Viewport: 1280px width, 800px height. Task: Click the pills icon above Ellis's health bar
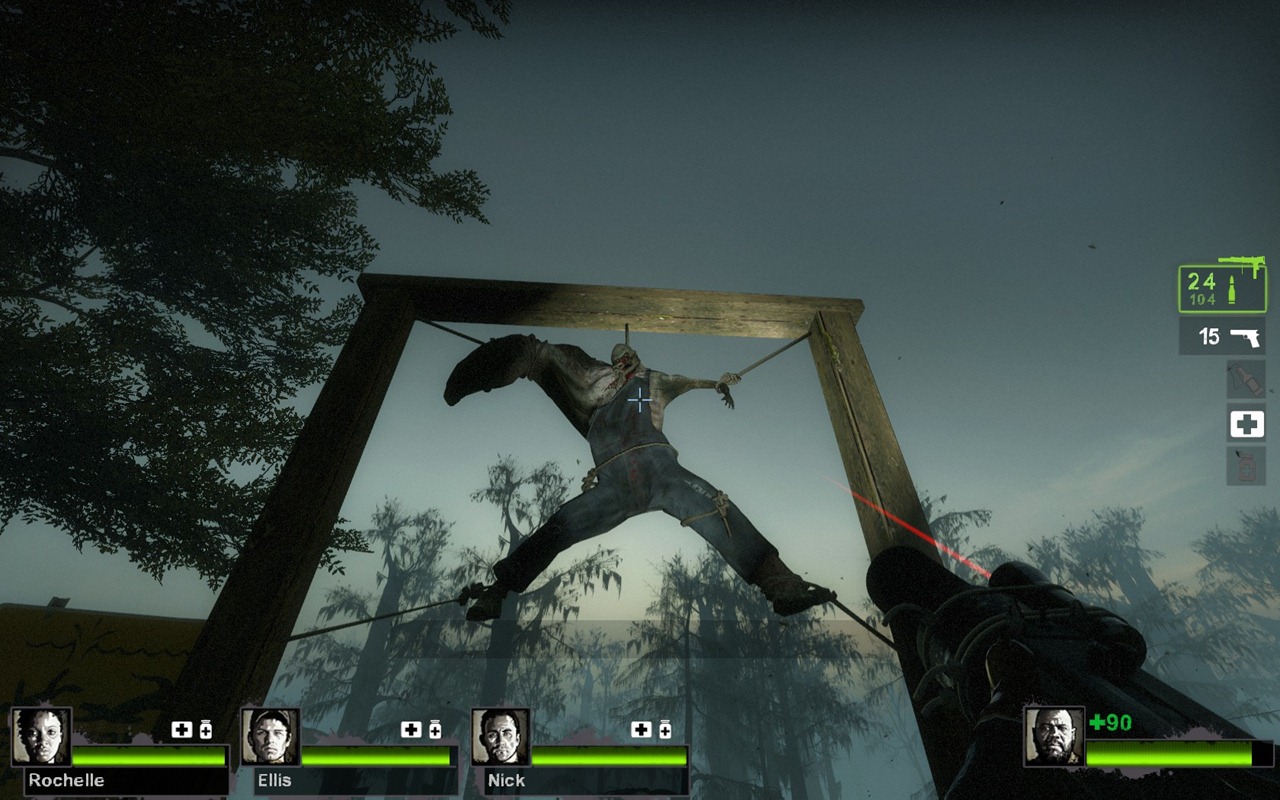coord(435,730)
